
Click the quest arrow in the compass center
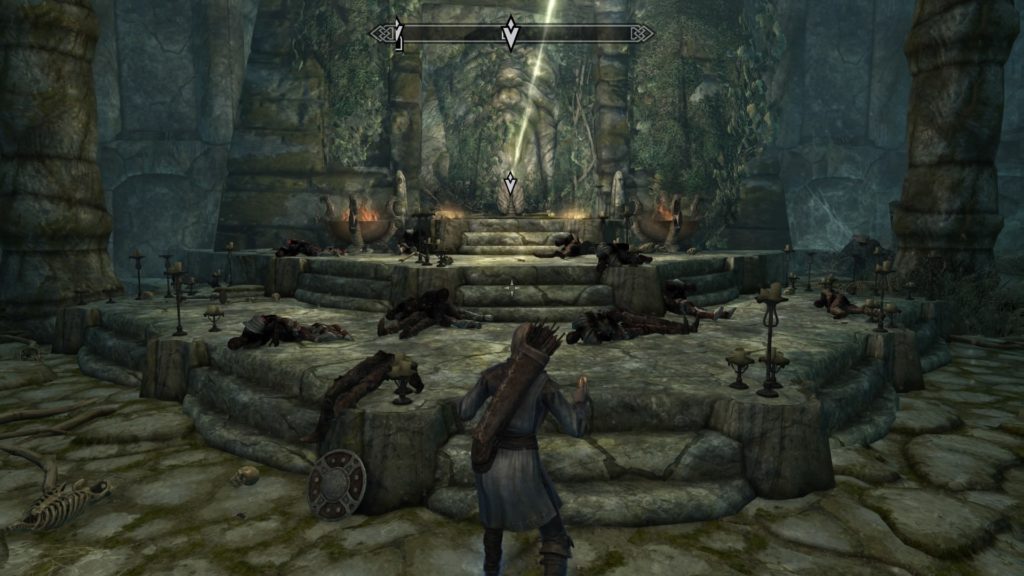point(510,33)
